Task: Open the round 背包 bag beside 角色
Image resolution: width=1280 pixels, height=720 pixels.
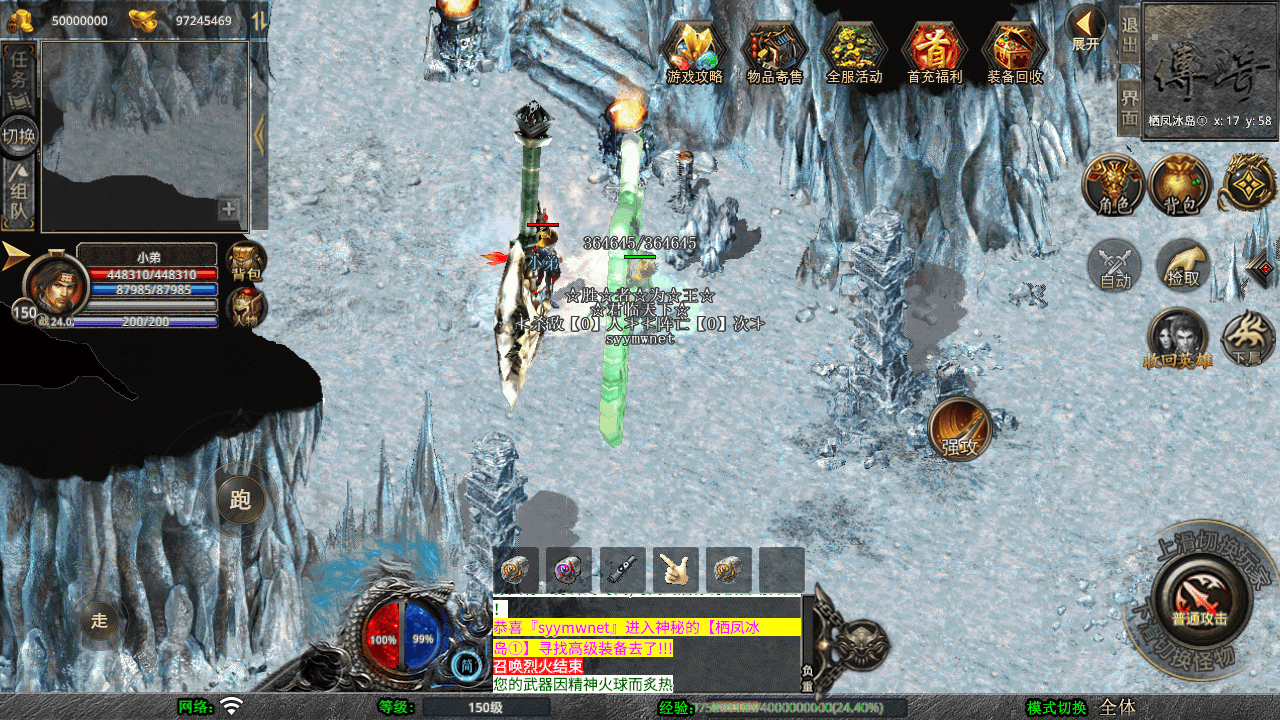Action: coord(1180,185)
